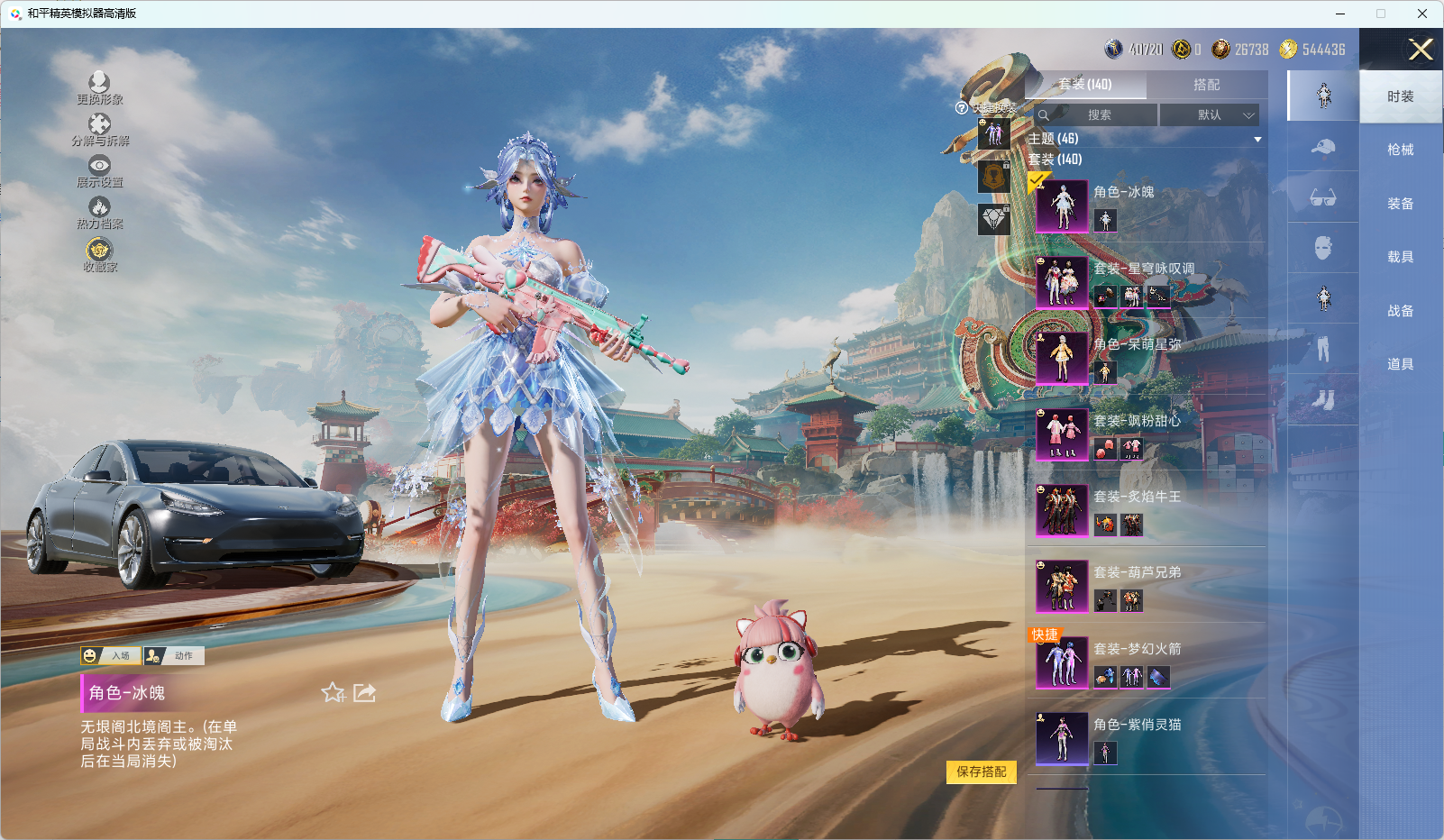Open 更换形象 change appearance
The width and height of the screenshot is (1444, 840).
point(99,88)
